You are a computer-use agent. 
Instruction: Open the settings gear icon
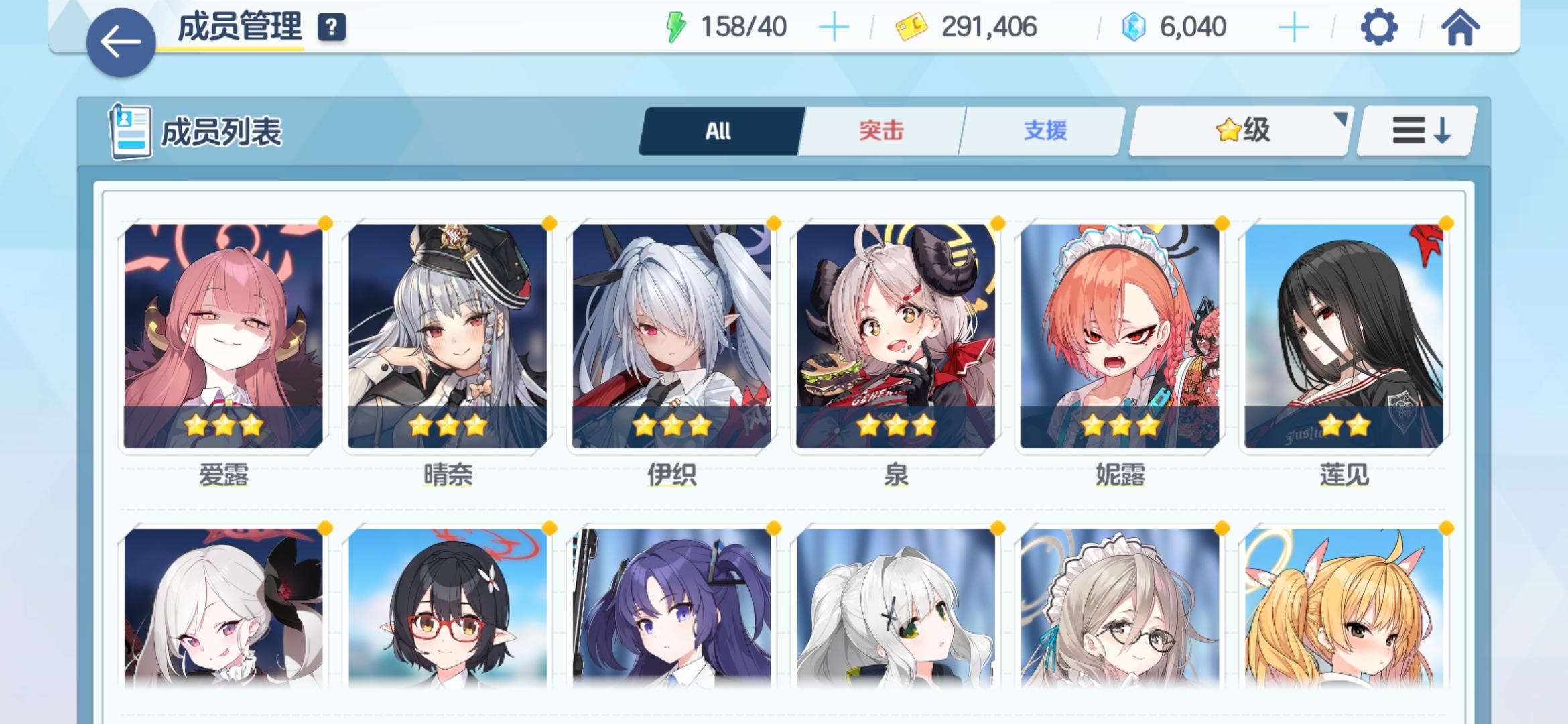pyautogui.click(x=1378, y=28)
